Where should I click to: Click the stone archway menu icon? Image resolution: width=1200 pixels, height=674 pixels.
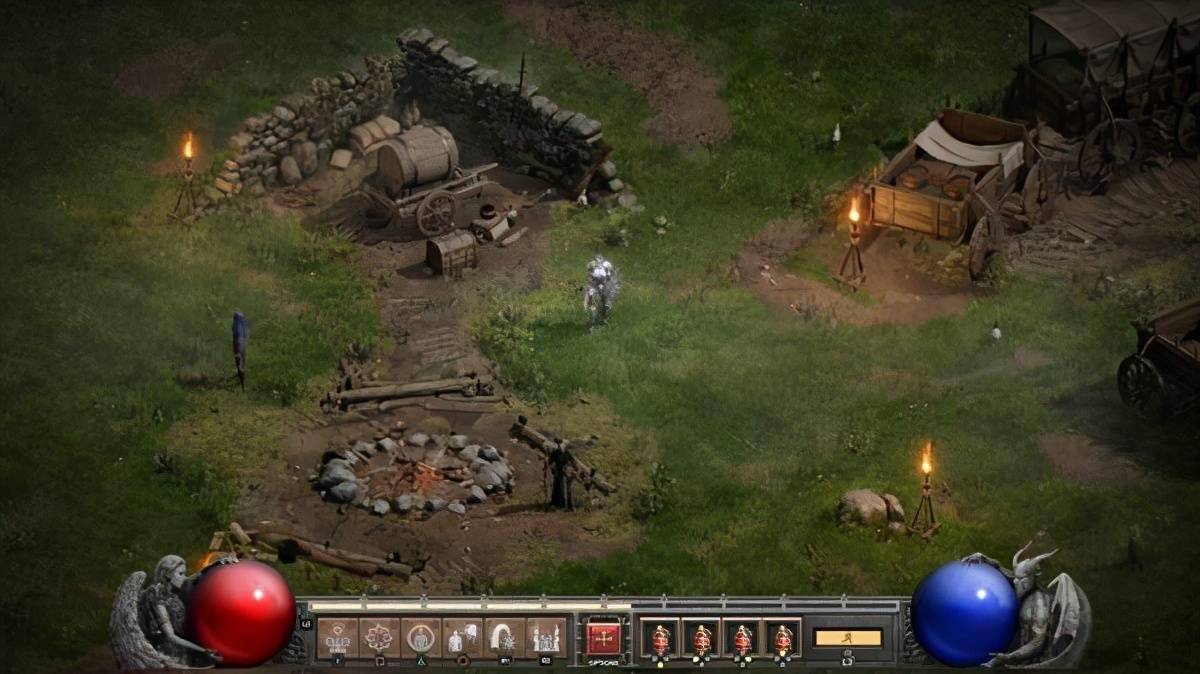click(x=504, y=636)
